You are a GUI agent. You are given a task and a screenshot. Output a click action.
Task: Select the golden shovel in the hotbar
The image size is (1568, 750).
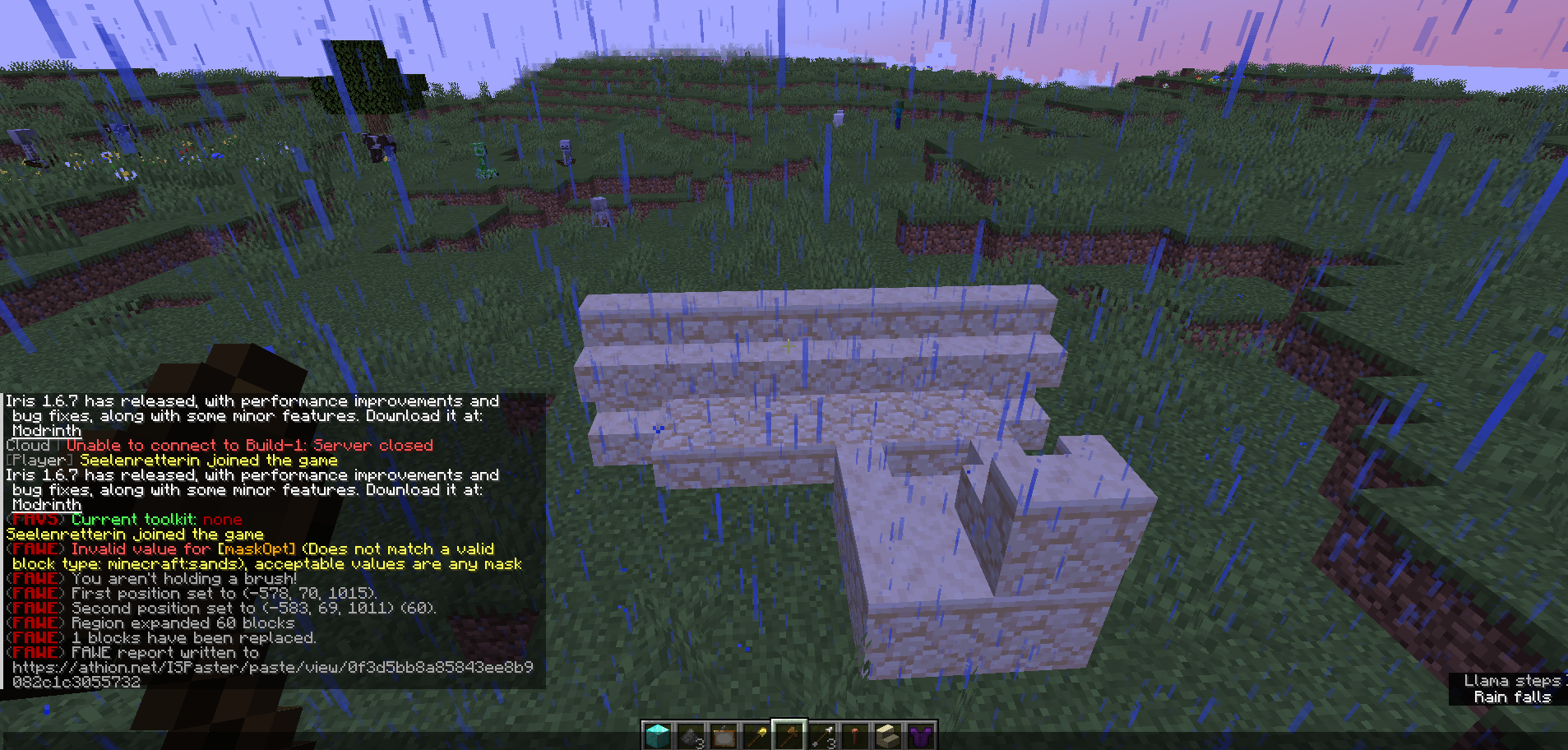[x=756, y=736]
